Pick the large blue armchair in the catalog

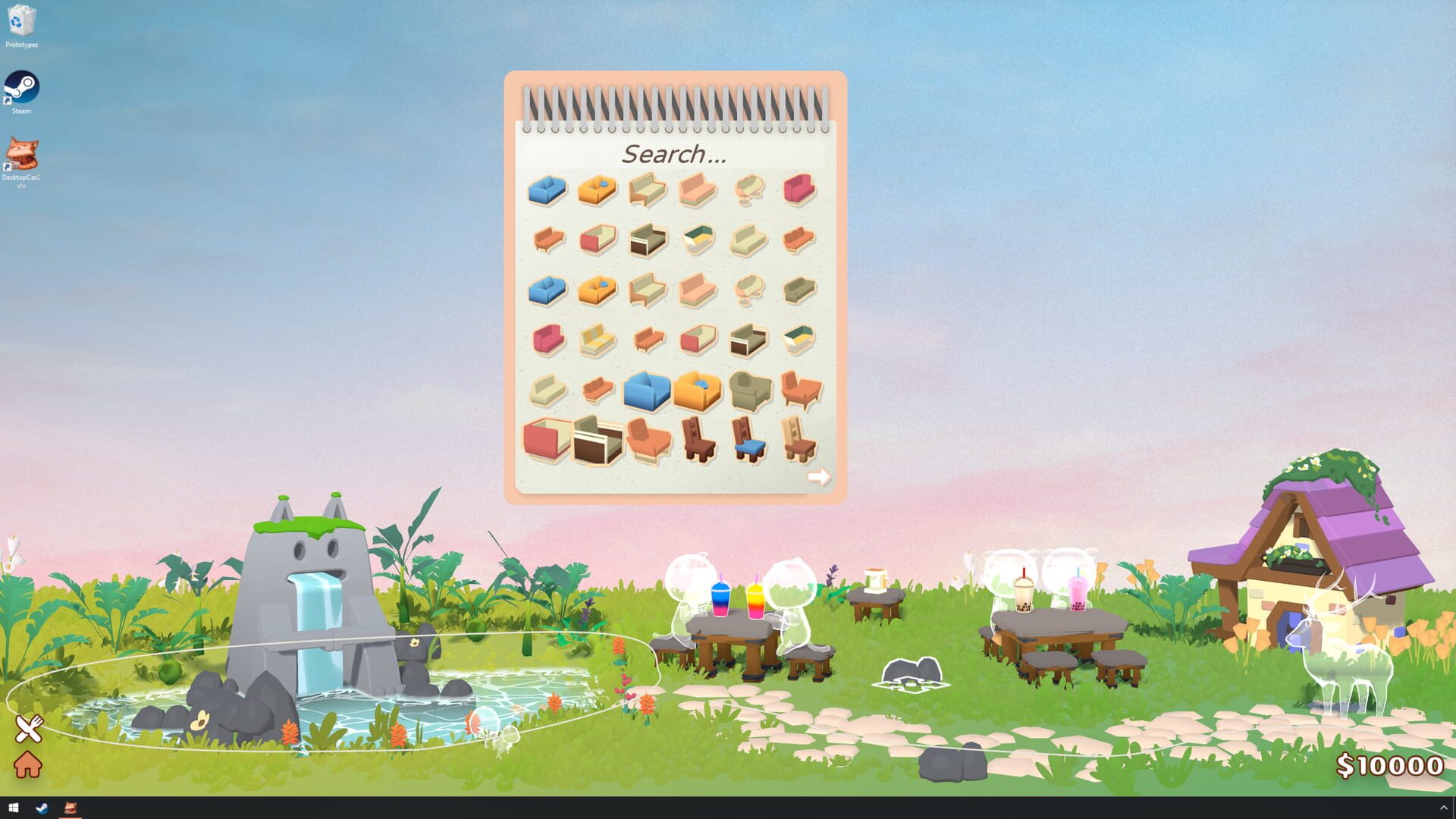(646, 391)
